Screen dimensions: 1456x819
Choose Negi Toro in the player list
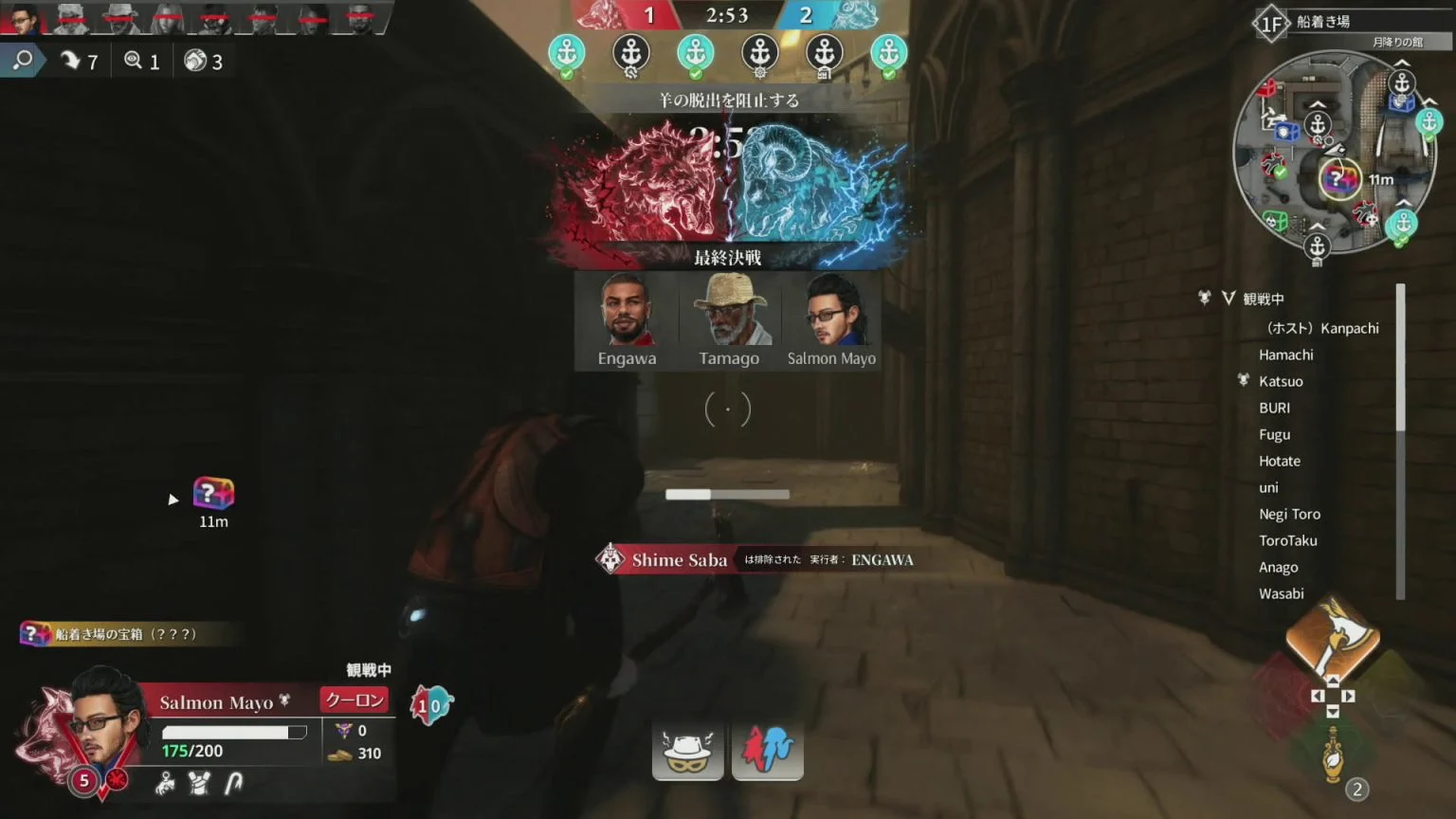pos(1289,514)
